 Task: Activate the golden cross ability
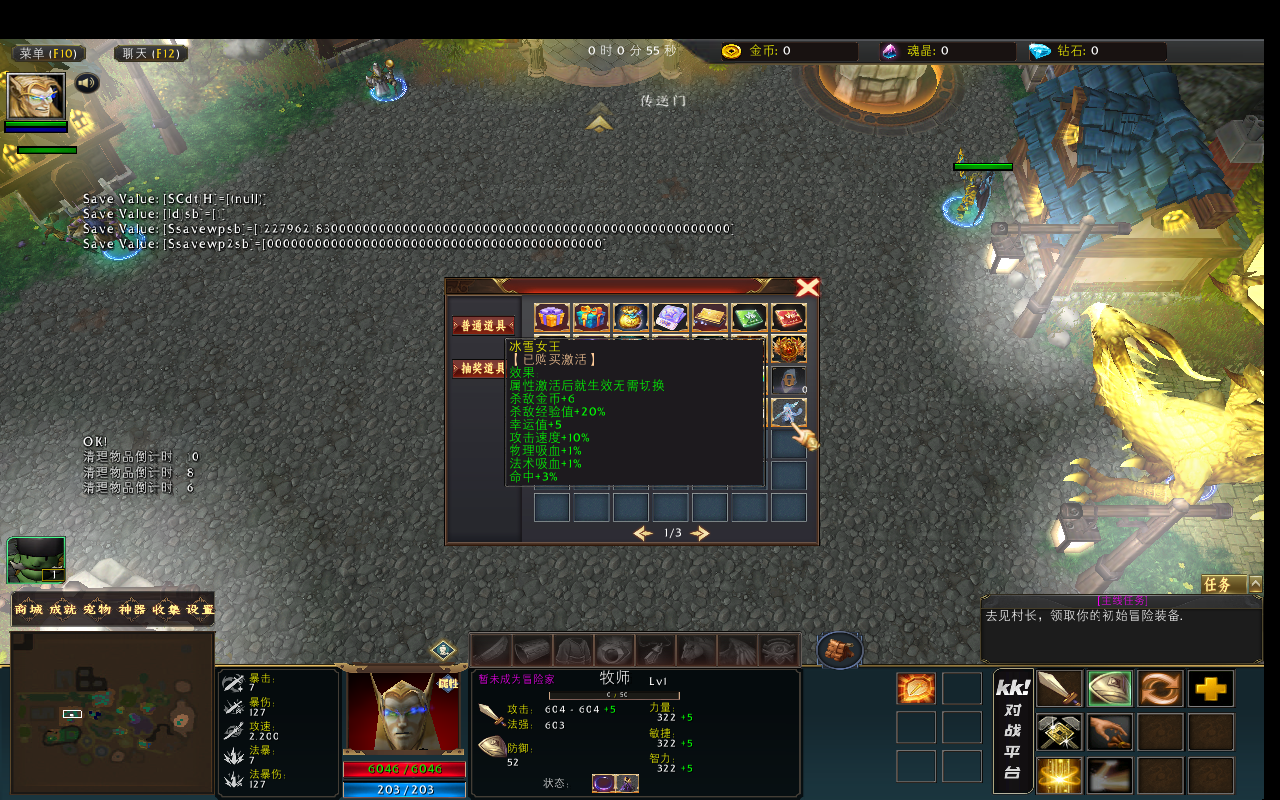pyautogui.click(x=1211, y=689)
